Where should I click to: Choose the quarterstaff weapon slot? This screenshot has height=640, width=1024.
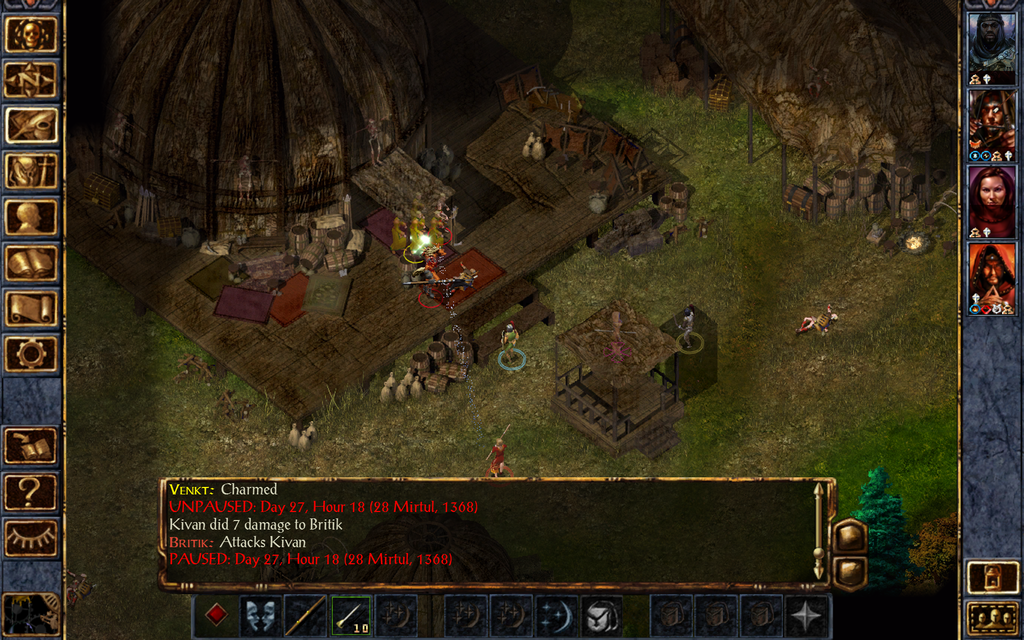coord(304,615)
